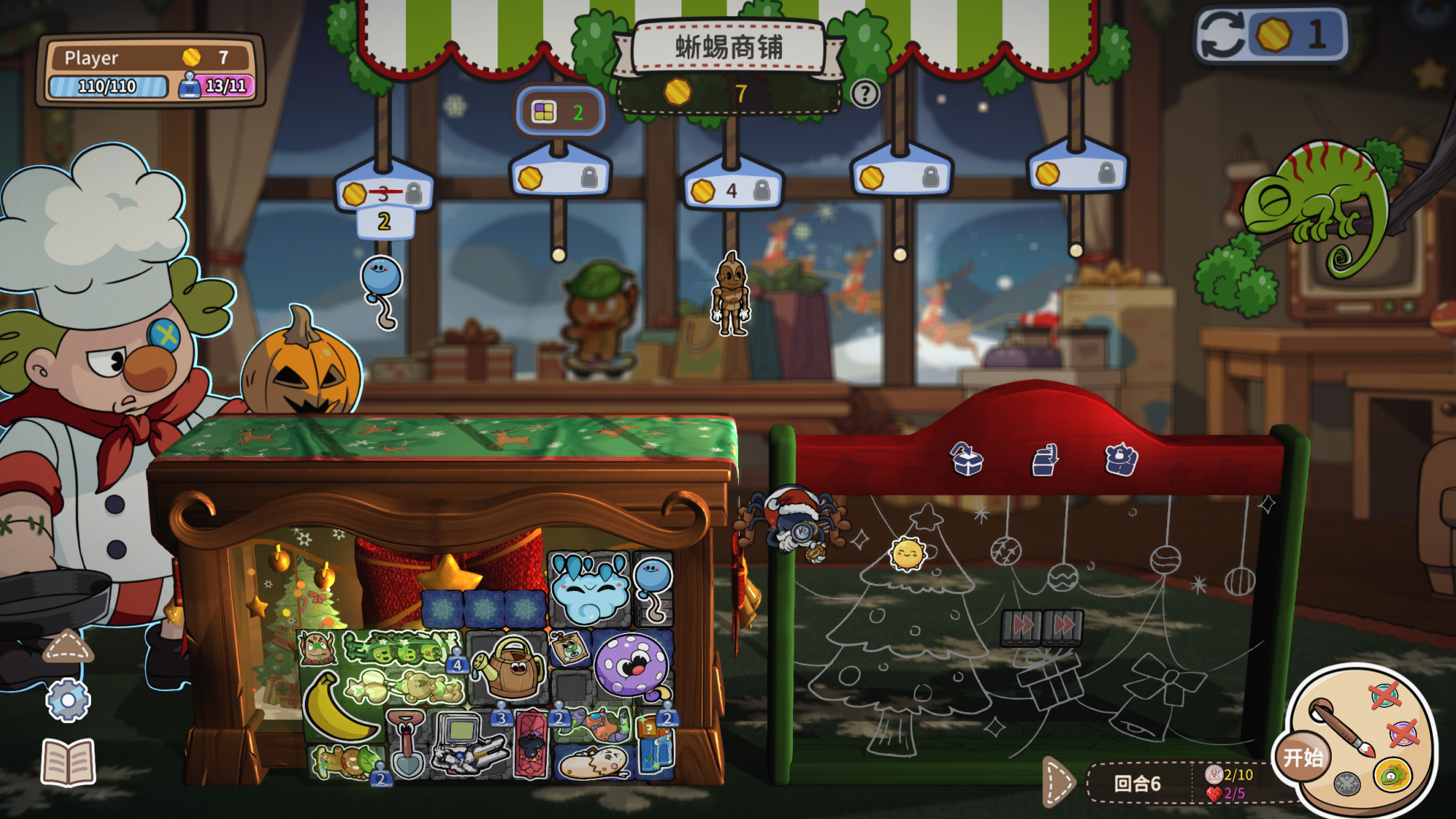Click the shop question mark help icon
This screenshot has height=819, width=1456.
(x=864, y=92)
